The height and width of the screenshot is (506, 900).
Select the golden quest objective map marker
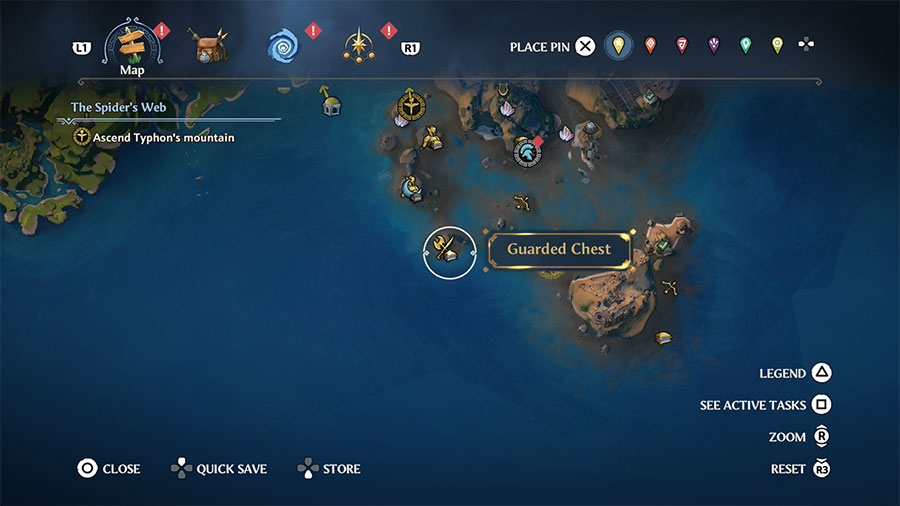[x=409, y=103]
